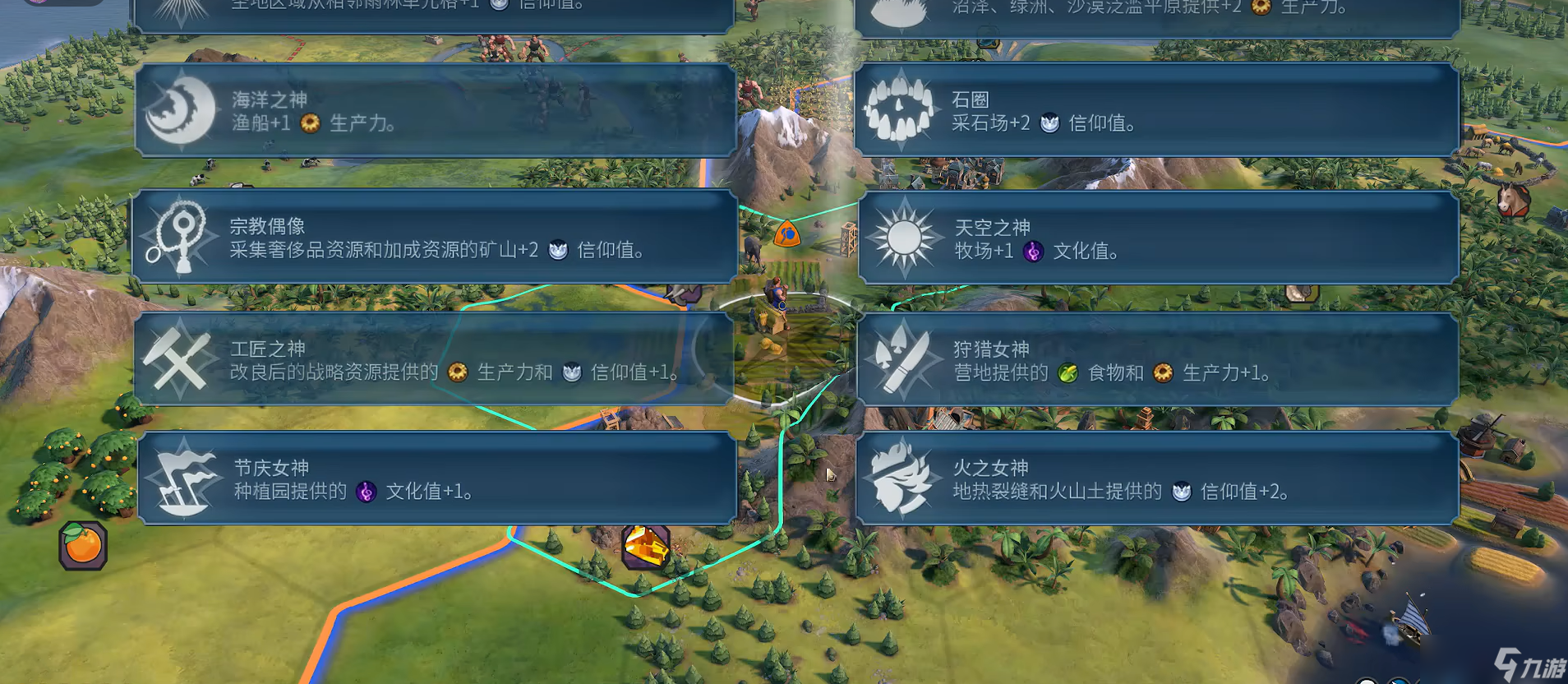This screenshot has height=684, width=1568.
Task: Click the orange citrus resource icon
Action: [x=81, y=547]
